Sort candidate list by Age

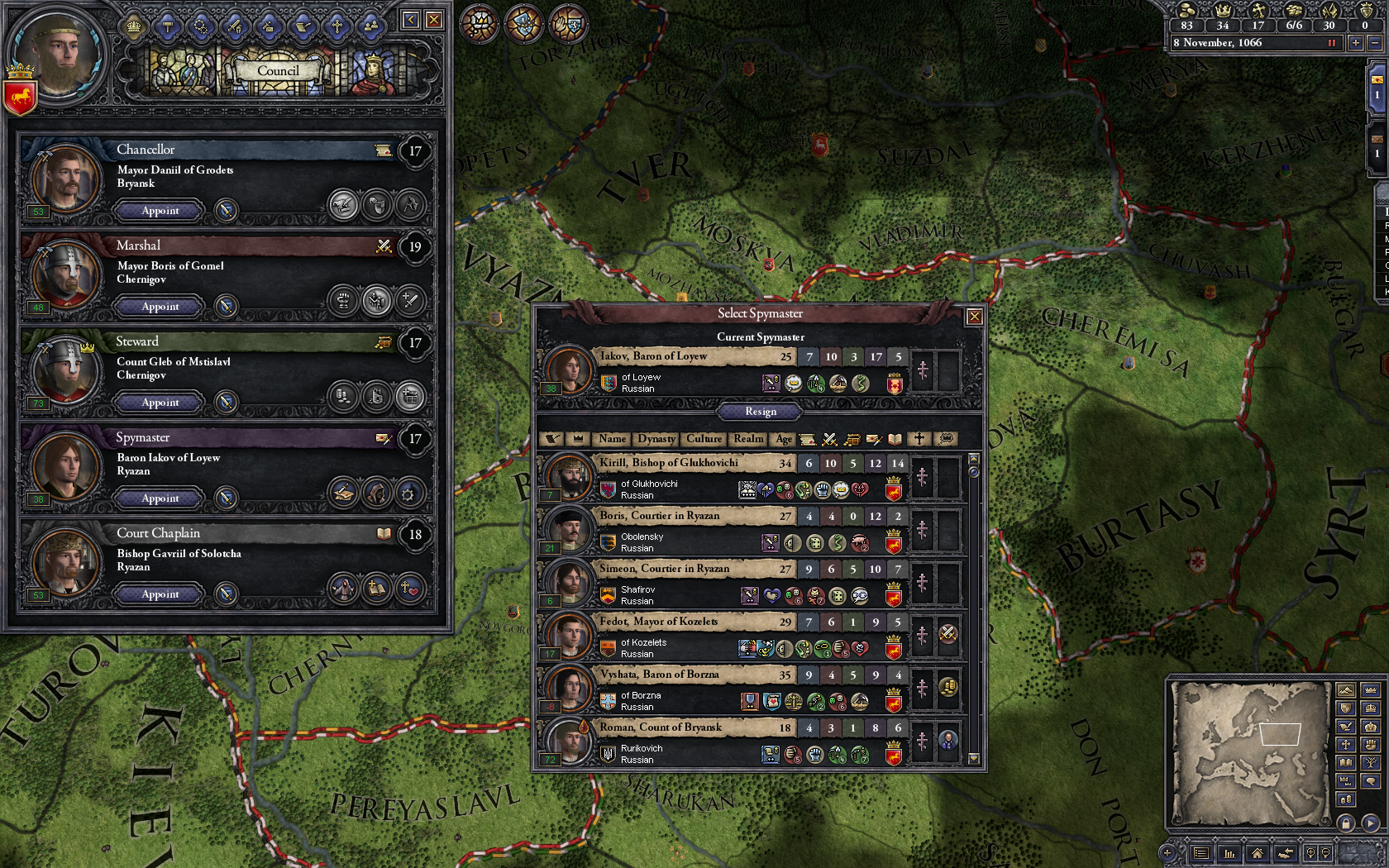click(x=783, y=439)
